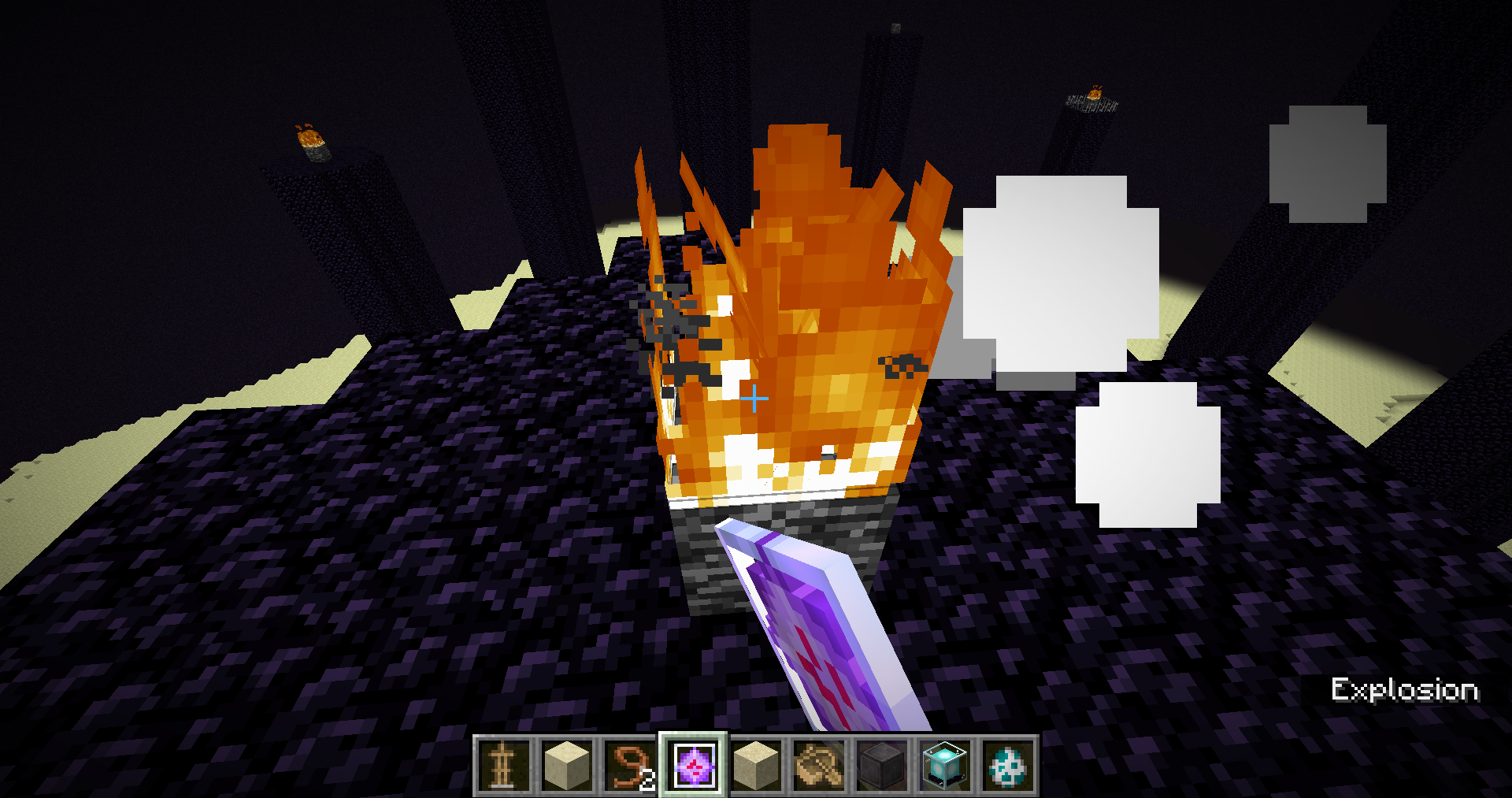Image resolution: width=1512 pixels, height=798 pixels.
Task: Select the armor stand hotbar slot
Action: [x=503, y=765]
